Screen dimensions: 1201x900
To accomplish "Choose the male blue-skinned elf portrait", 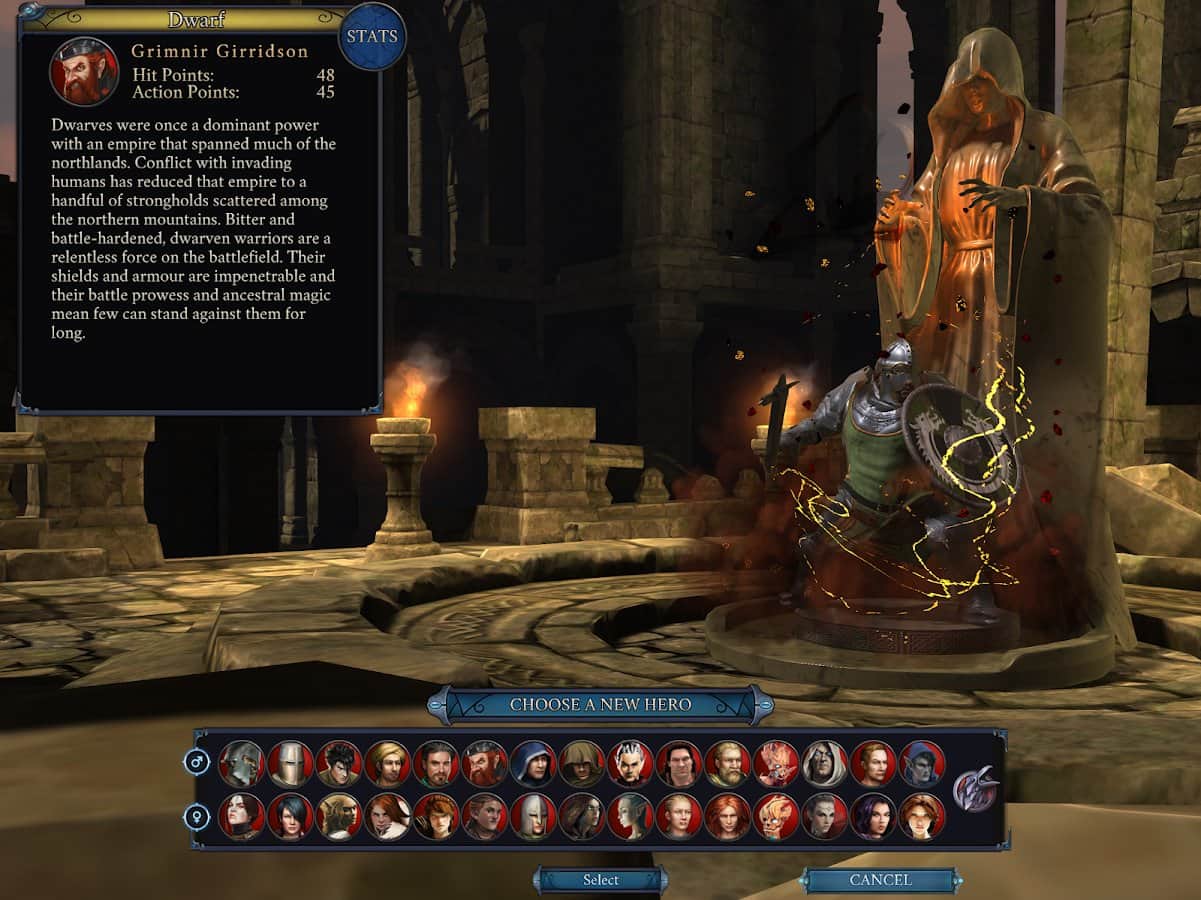I will tap(921, 764).
